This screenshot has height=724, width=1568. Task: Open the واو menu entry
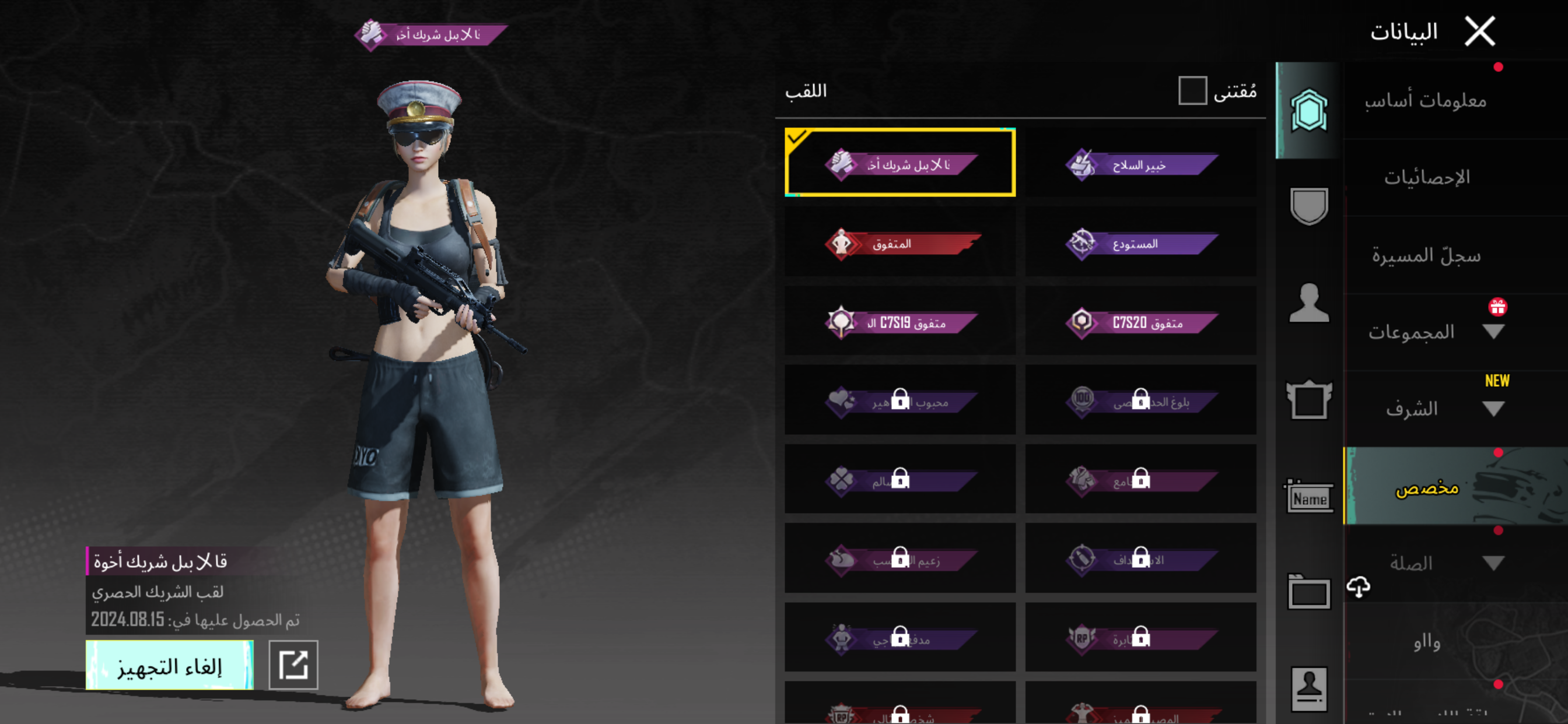click(1426, 641)
